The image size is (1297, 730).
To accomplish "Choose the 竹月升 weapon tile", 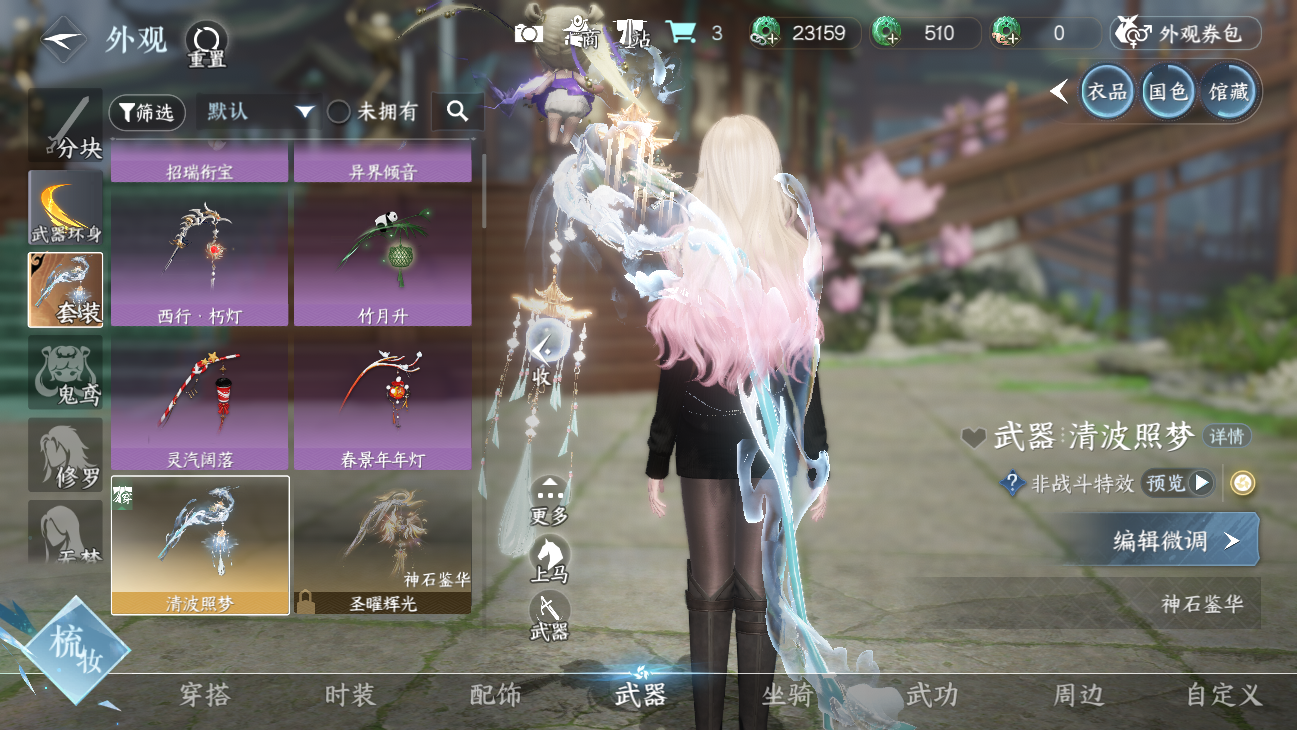I will (382, 260).
